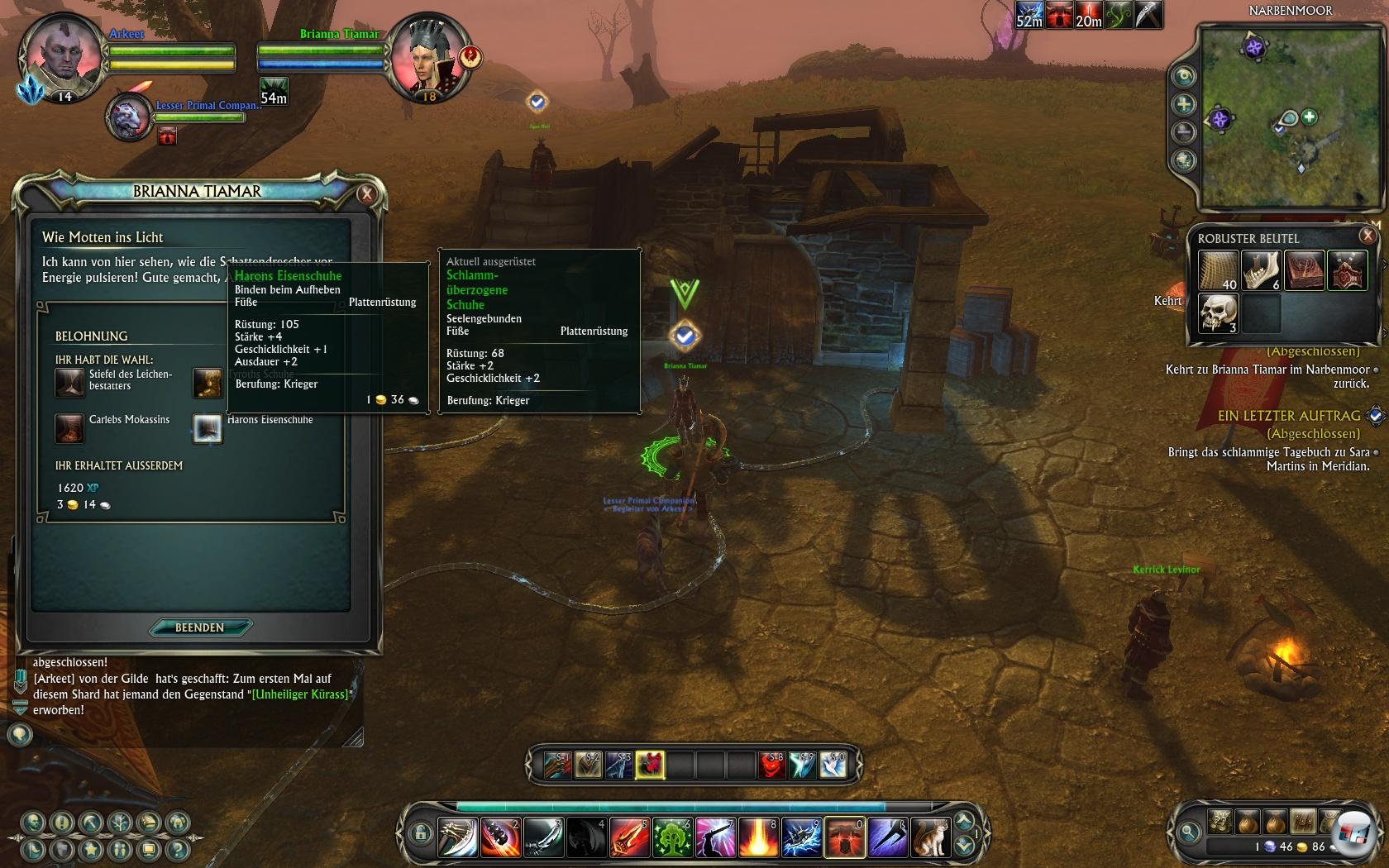Click the Ein letzter Auftrag quest tracker
1389x868 pixels.
(x=1288, y=416)
